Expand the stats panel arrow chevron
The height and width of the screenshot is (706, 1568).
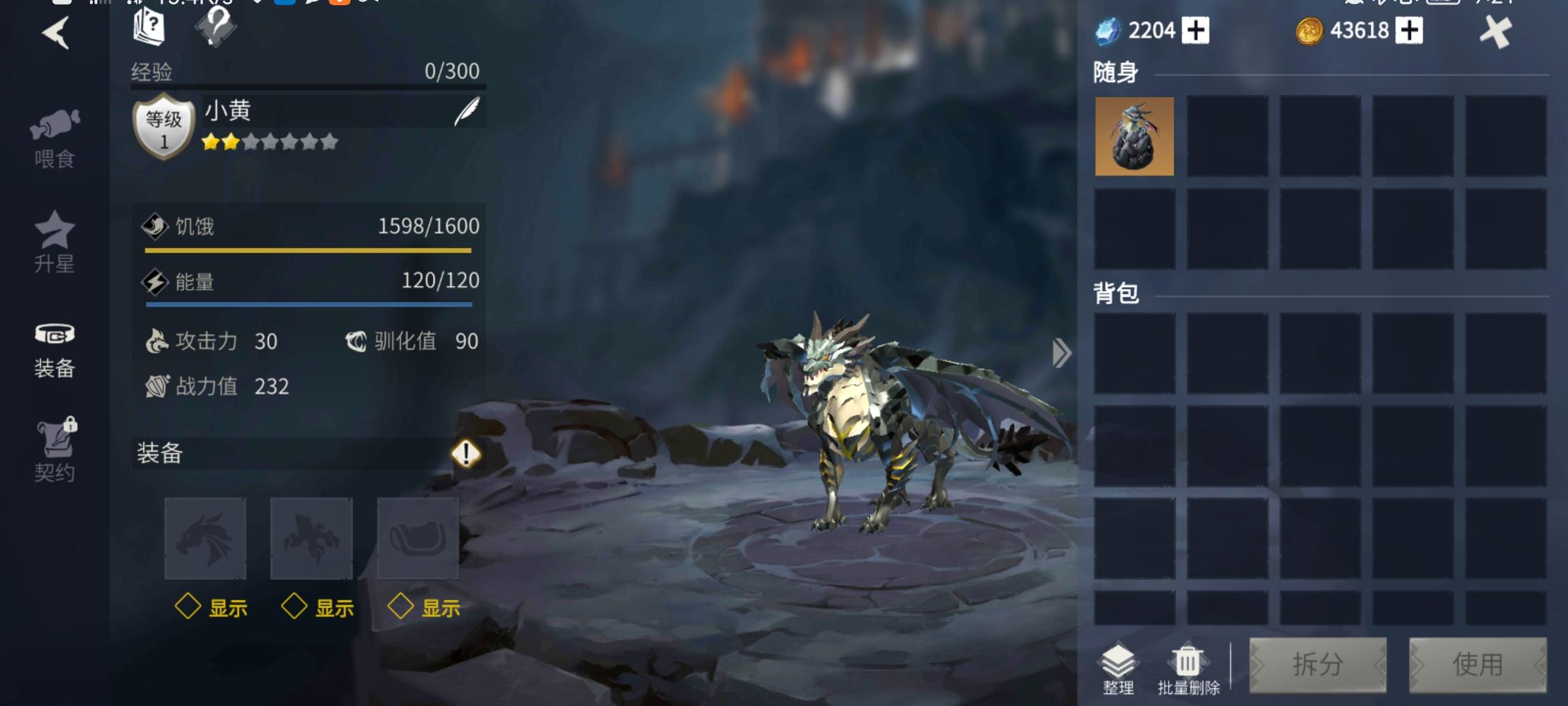point(1061,353)
